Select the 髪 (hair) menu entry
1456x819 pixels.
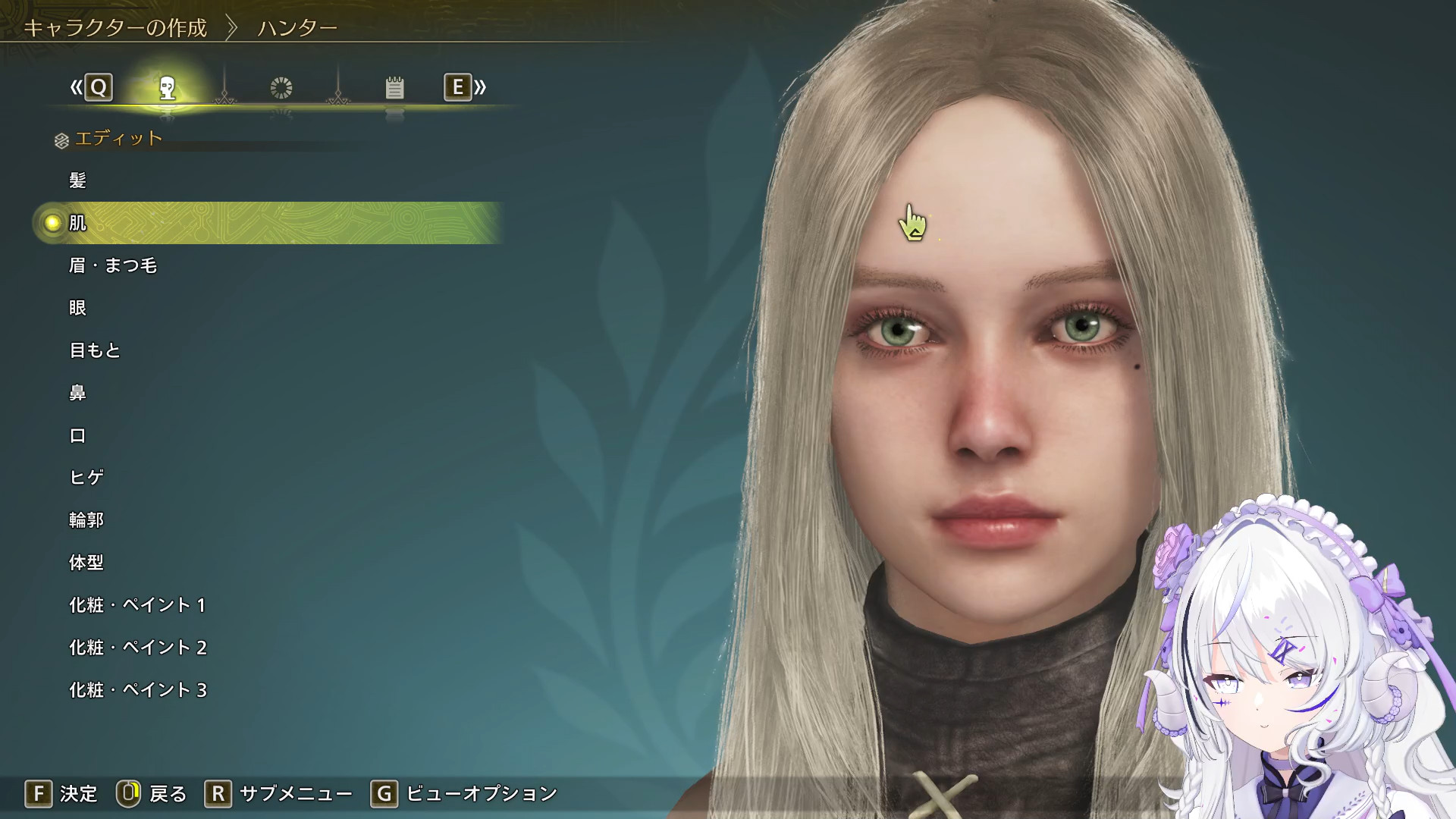pos(77,180)
